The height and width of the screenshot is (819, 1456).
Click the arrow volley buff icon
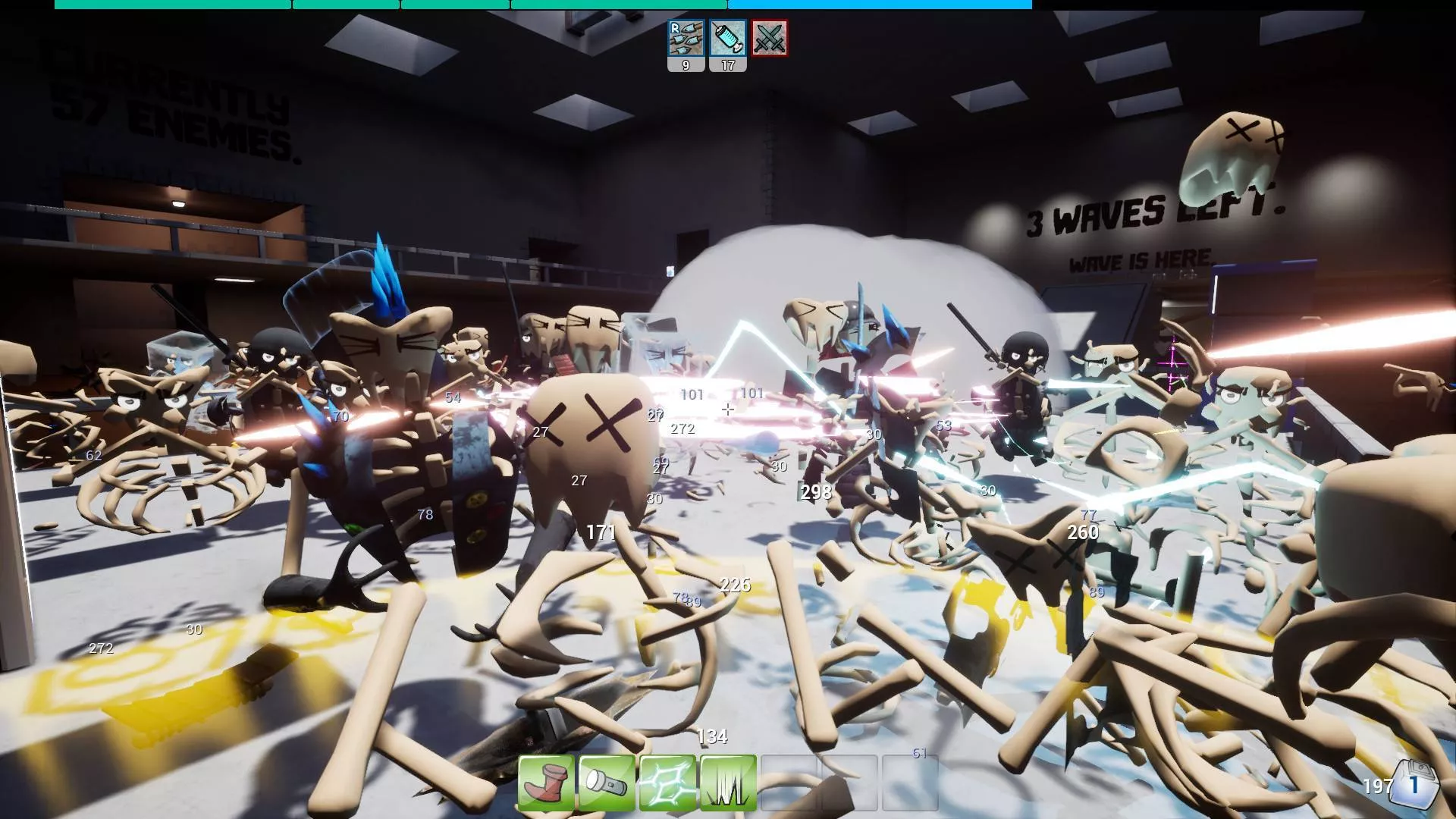[x=686, y=38]
